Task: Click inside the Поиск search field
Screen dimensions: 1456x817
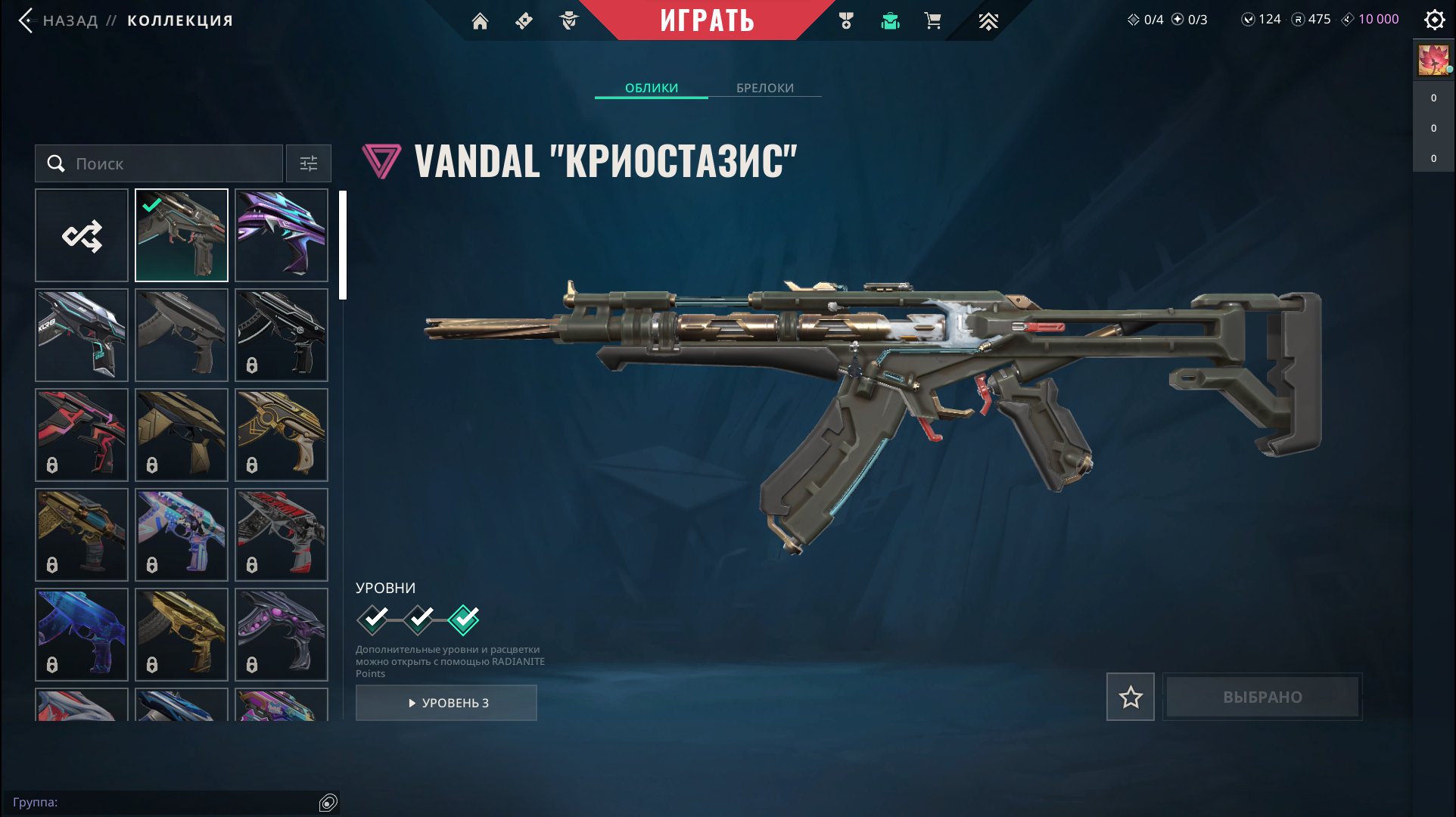Action: point(159,163)
